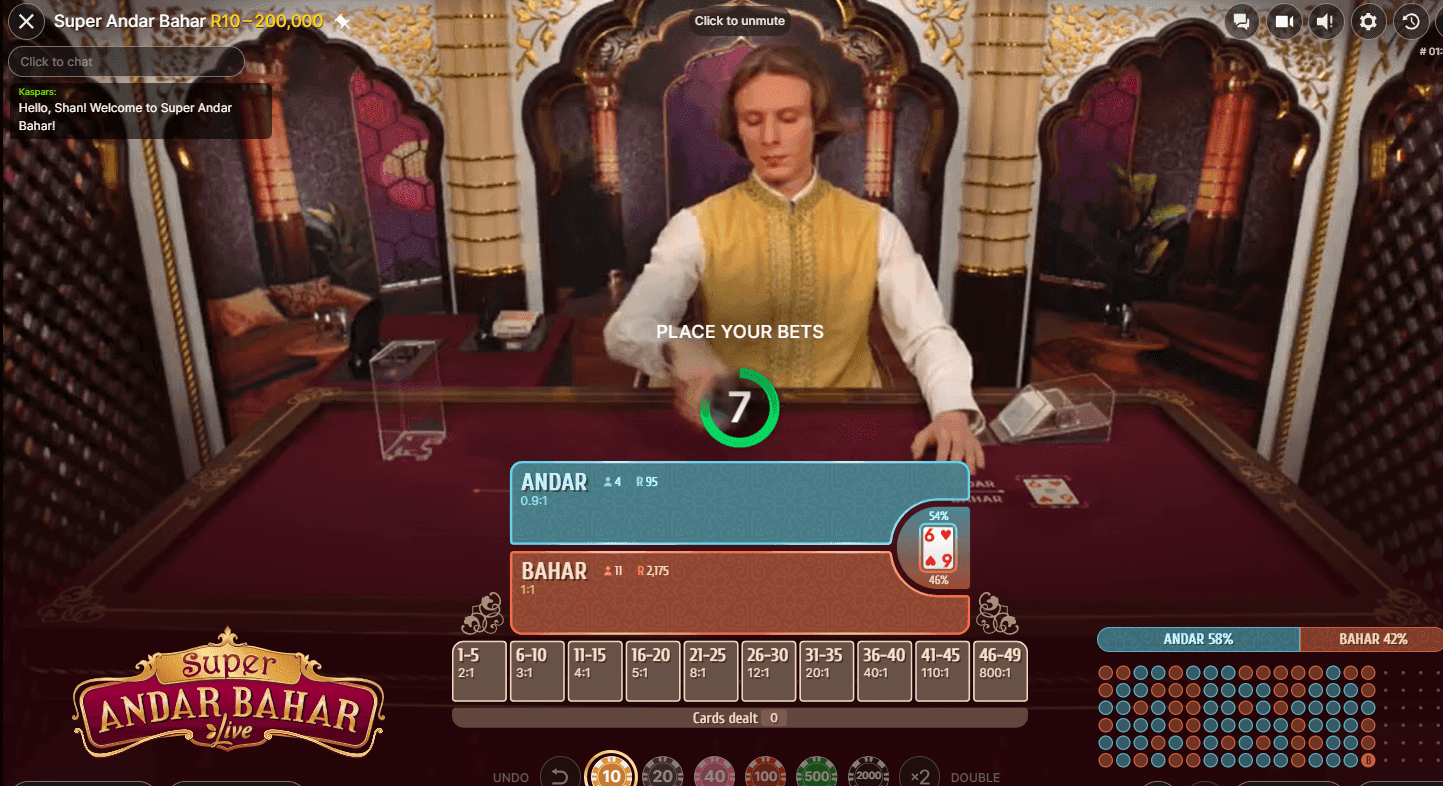Open the game settings gear

point(1368,21)
